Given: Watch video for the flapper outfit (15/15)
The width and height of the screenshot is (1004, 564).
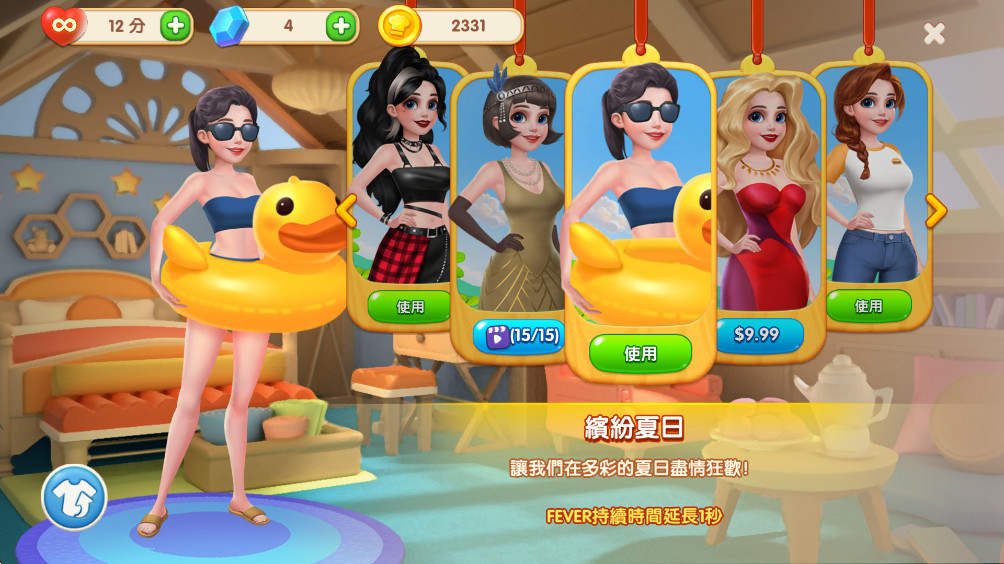Looking at the screenshot, I should click(x=521, y=336).
